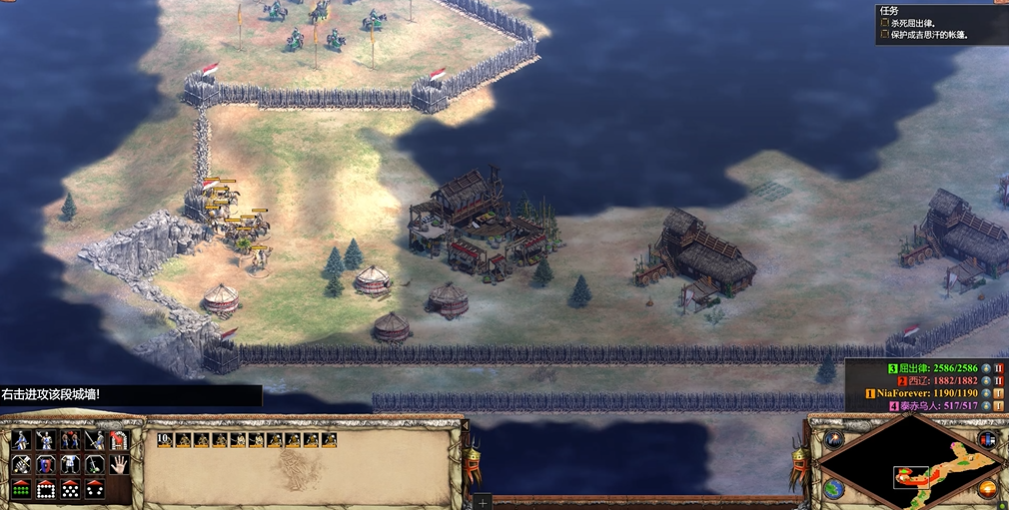The height and width of the screenshot is (510, 1009).
Task: Select the first unit portrait numbered 10
Action: click(166, 440)
